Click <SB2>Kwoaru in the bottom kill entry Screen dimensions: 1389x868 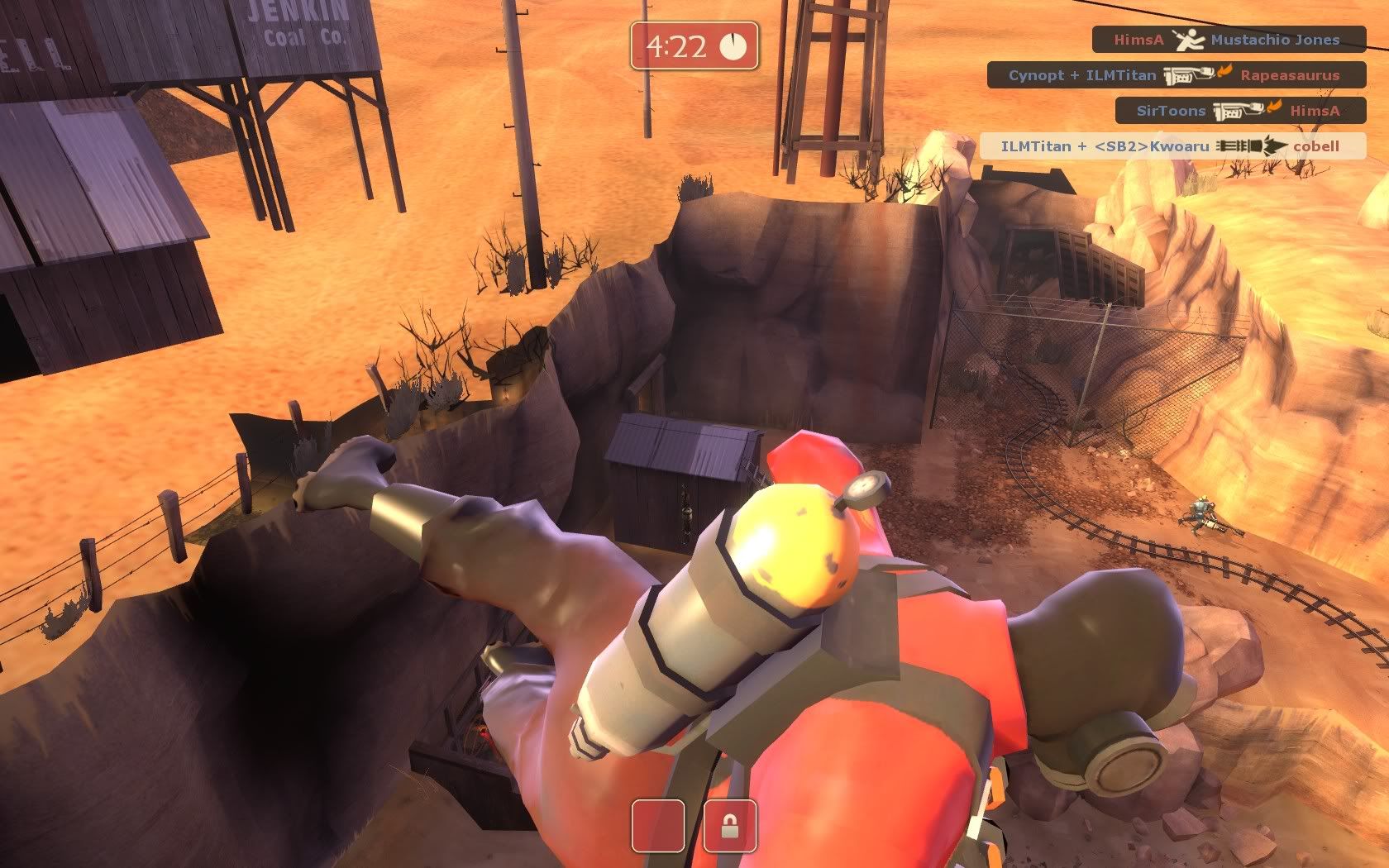click(1153, 145)
